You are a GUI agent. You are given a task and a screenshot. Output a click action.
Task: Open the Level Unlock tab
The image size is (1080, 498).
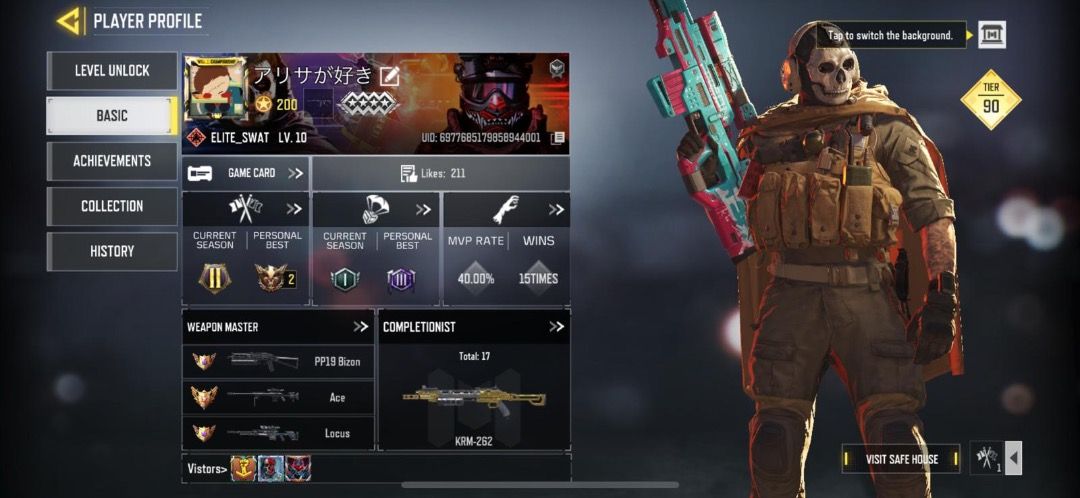[x=112, y=71]
